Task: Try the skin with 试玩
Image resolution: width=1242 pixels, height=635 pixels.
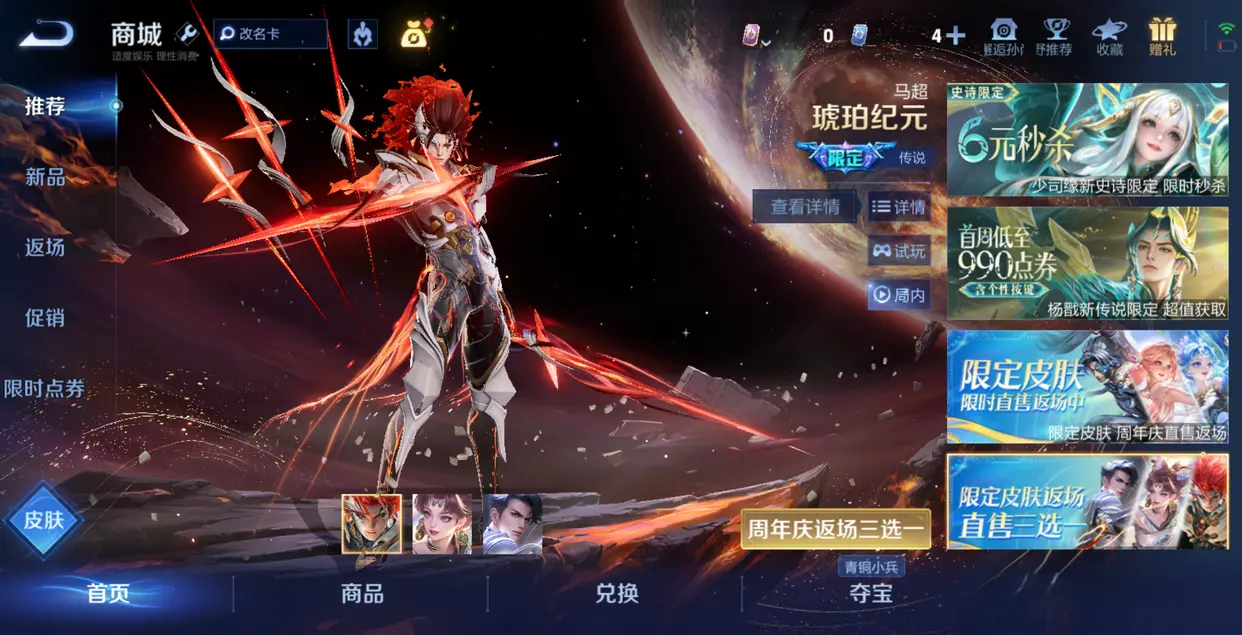Action: point(899,251)
